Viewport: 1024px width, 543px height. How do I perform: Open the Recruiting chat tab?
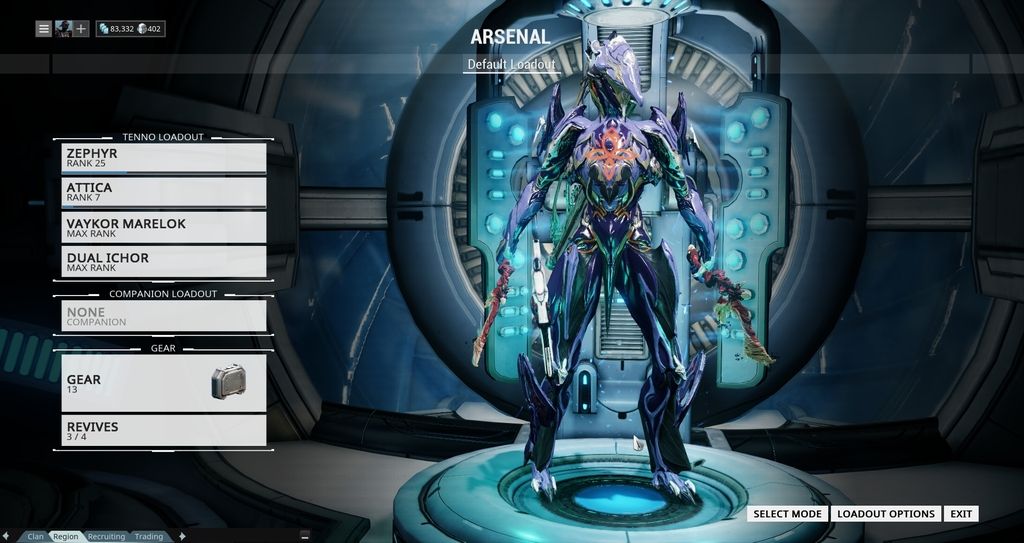[106, 537]
